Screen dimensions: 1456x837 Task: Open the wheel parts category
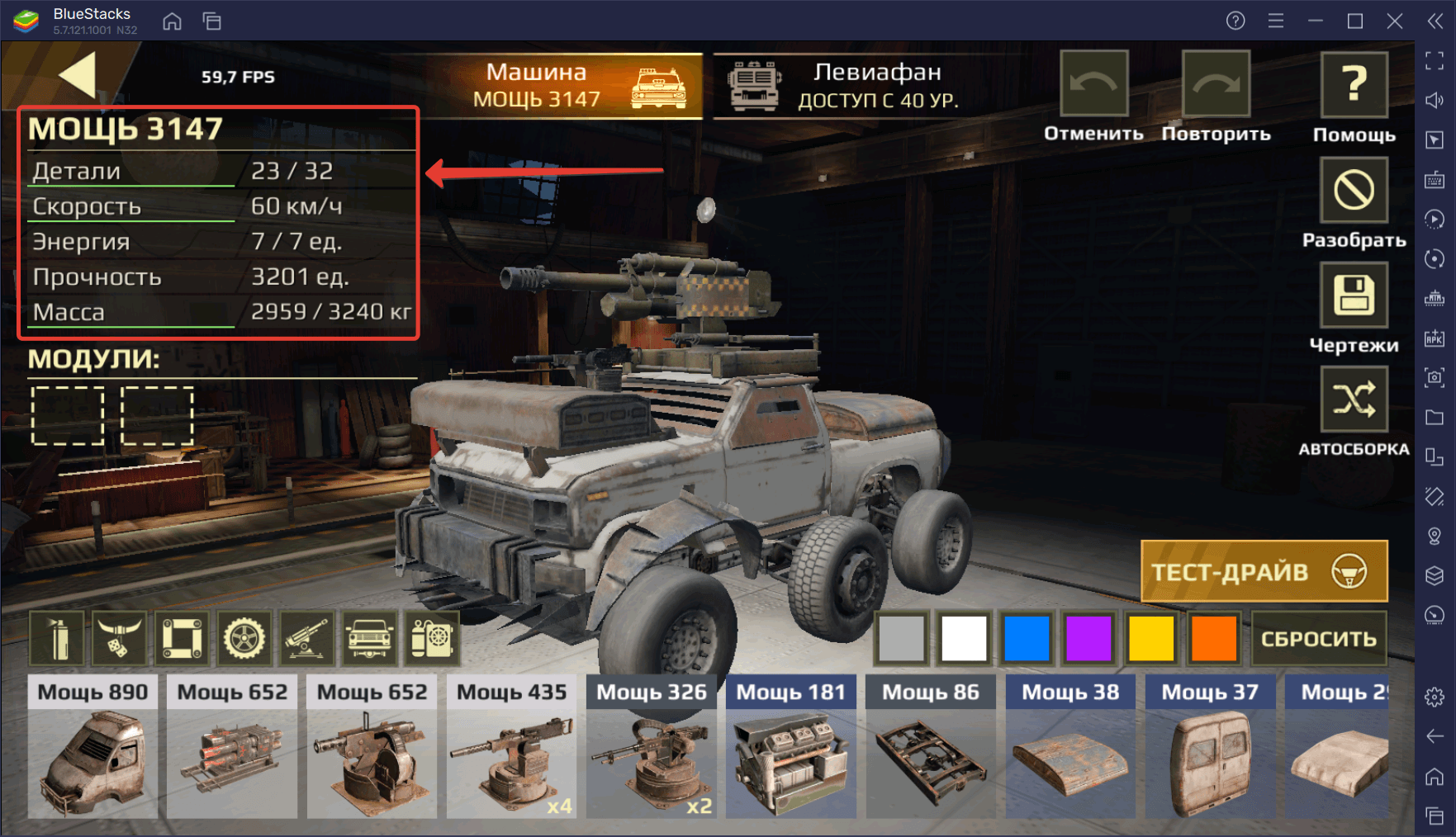coord(244,638)
